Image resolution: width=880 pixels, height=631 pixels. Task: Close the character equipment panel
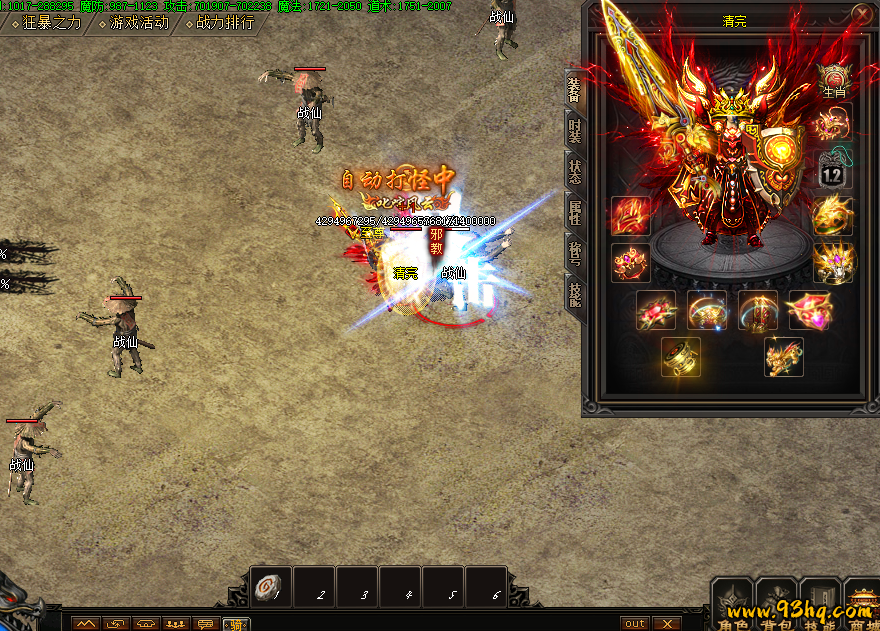[x=861, y=14]
